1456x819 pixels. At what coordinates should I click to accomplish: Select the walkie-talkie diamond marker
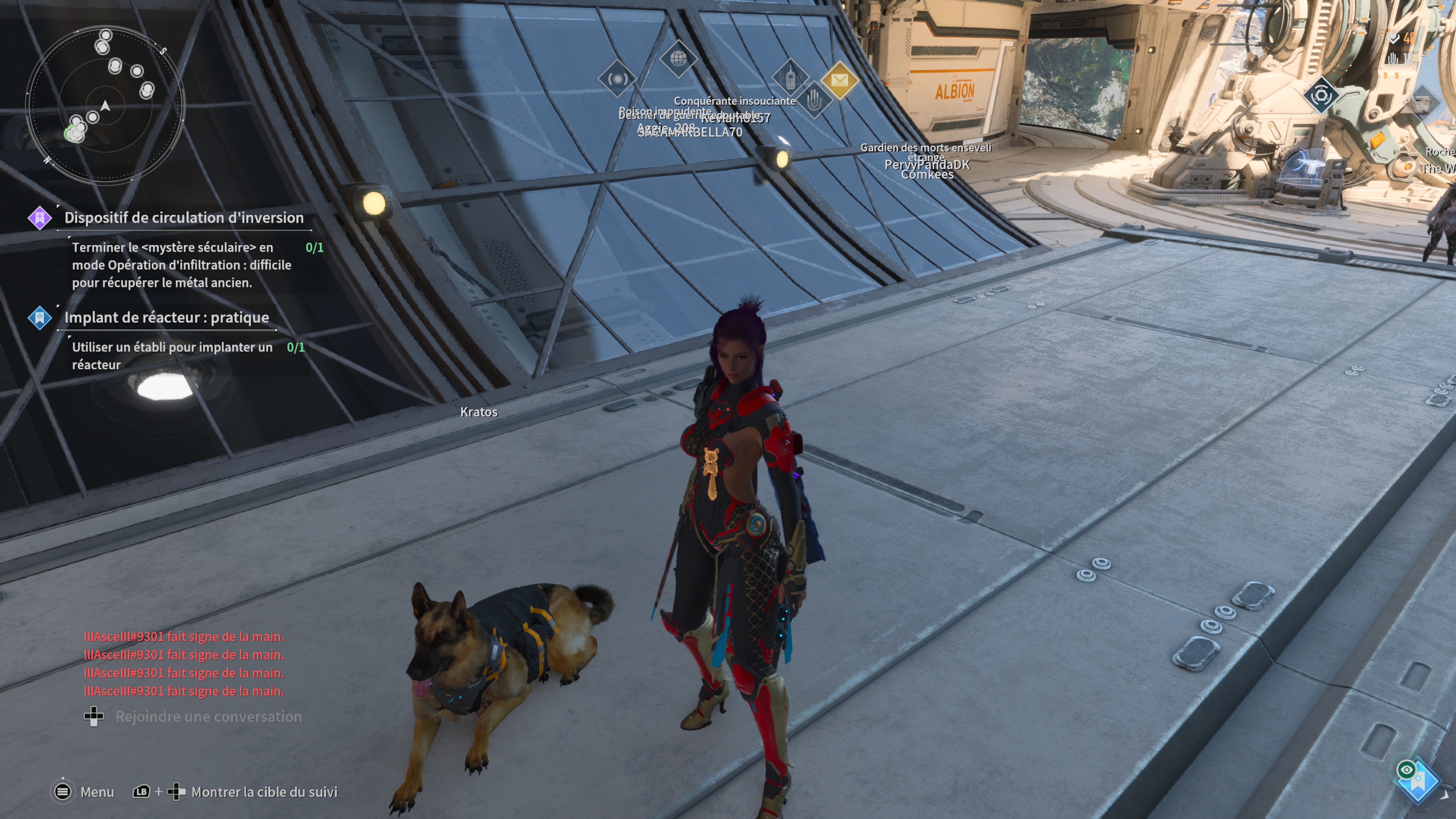[790, 77]
